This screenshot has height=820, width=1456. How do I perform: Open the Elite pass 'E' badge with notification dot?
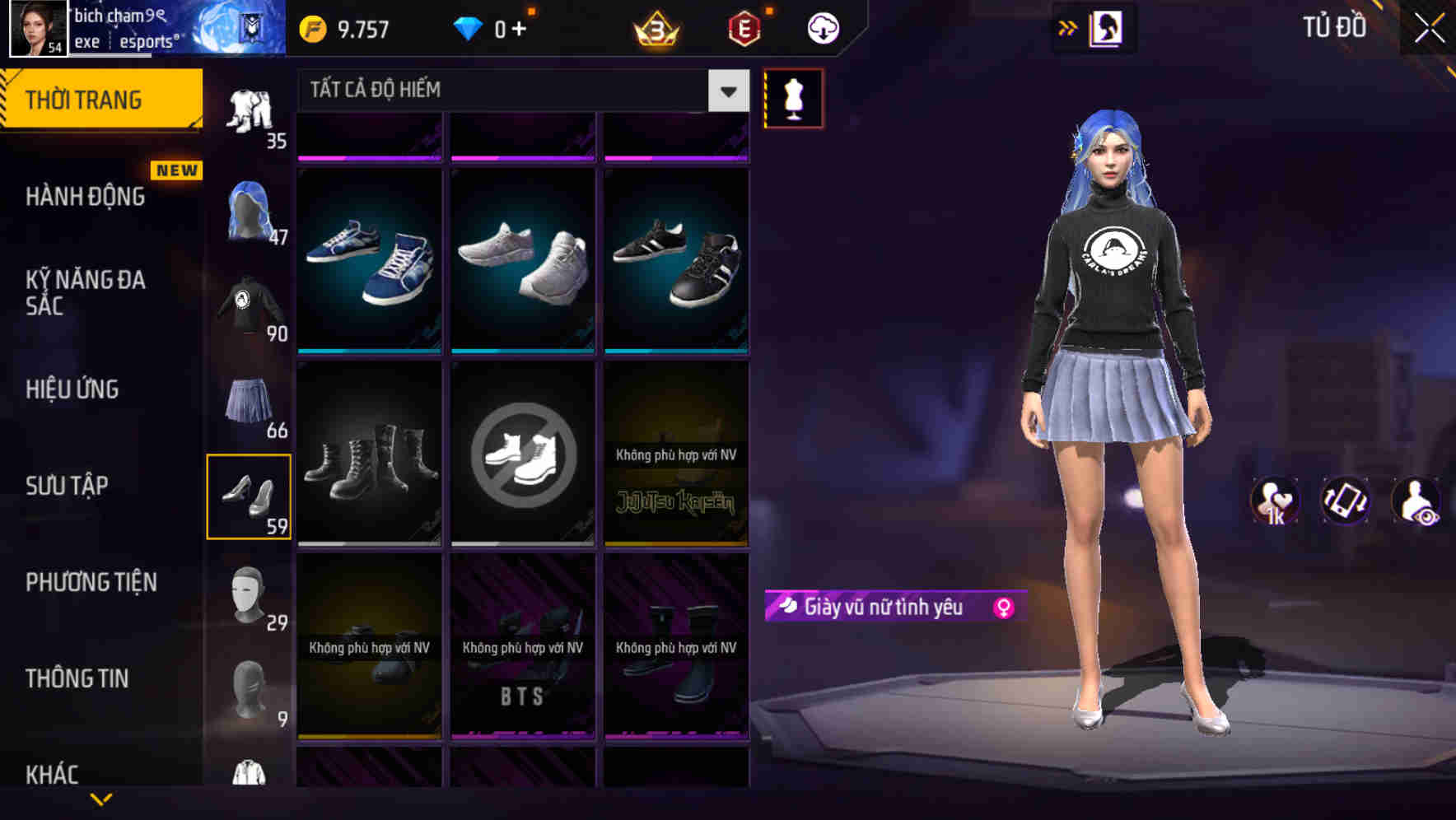pos(740,27)
